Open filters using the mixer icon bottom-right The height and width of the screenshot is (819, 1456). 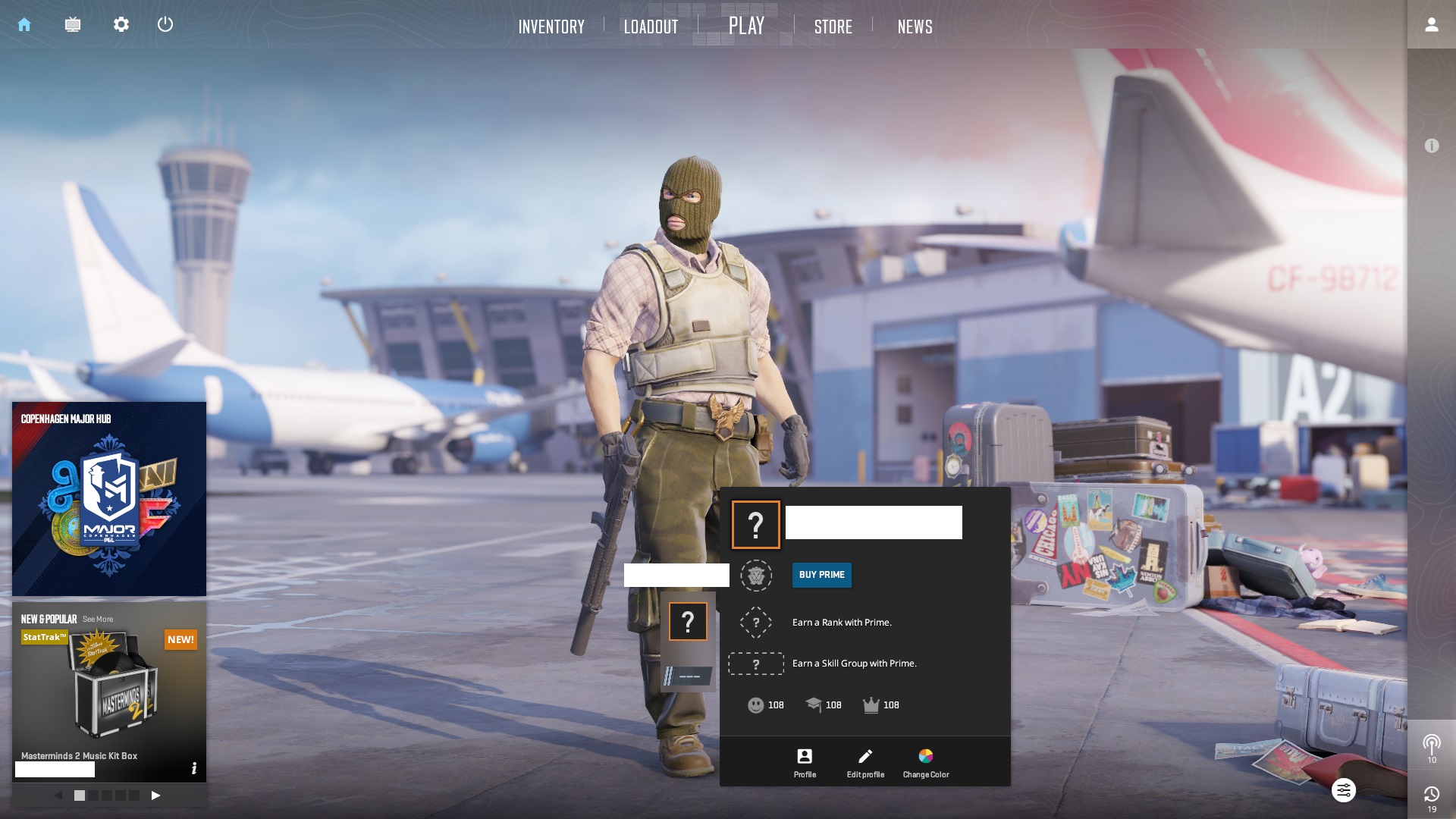pyautogui.click(x=1344, y=790)
